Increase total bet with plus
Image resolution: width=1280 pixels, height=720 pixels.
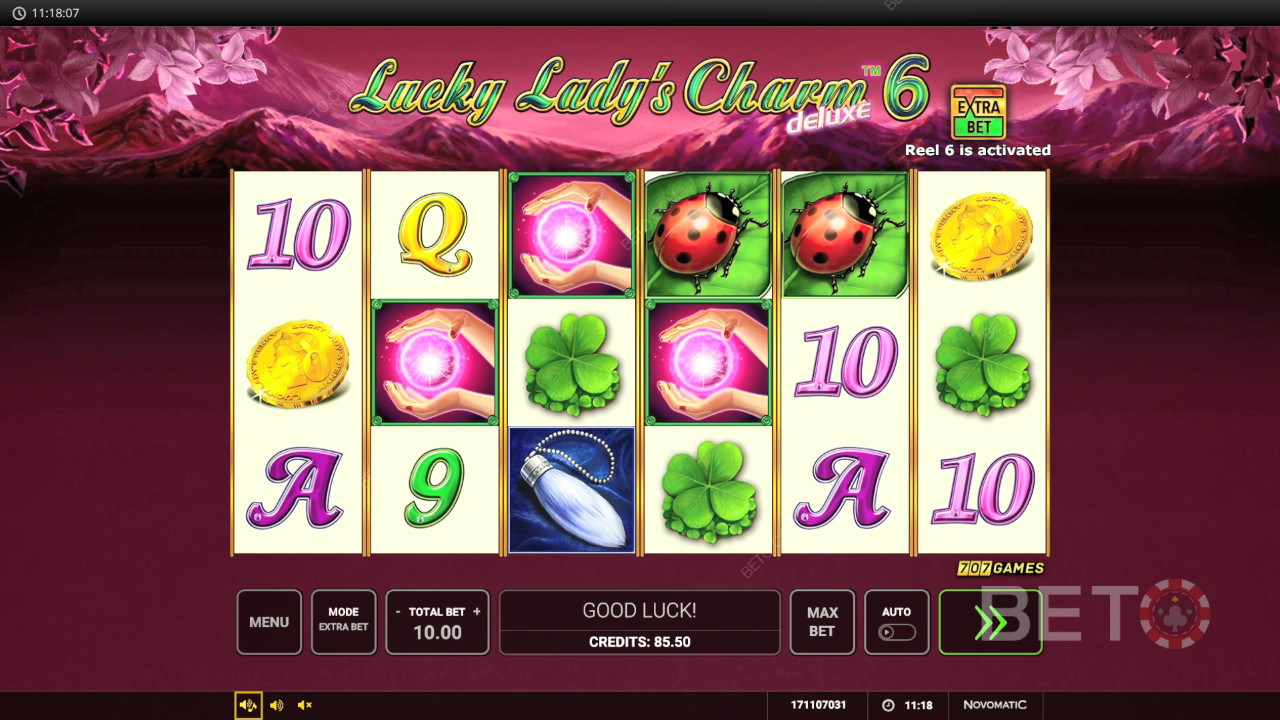pyautogui.click(x=477, y=611)
